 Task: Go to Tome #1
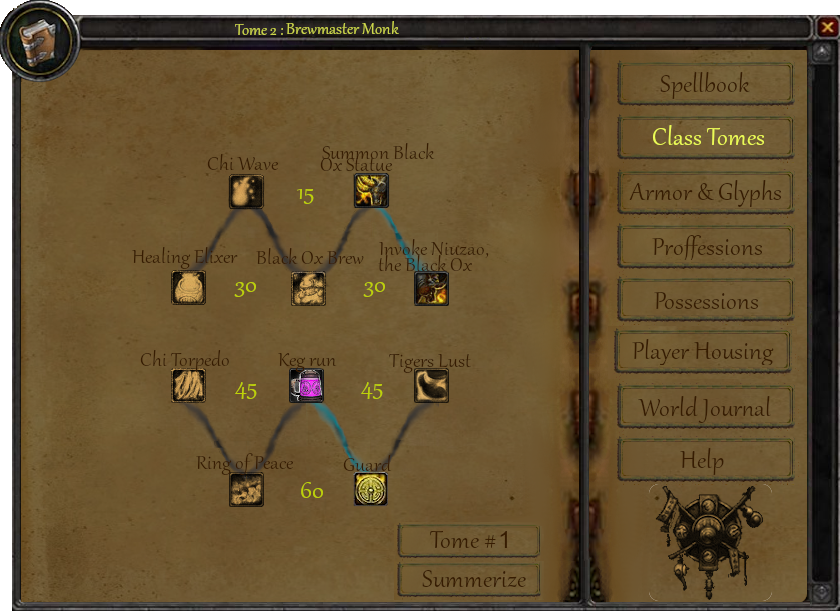tap(469, 541)
